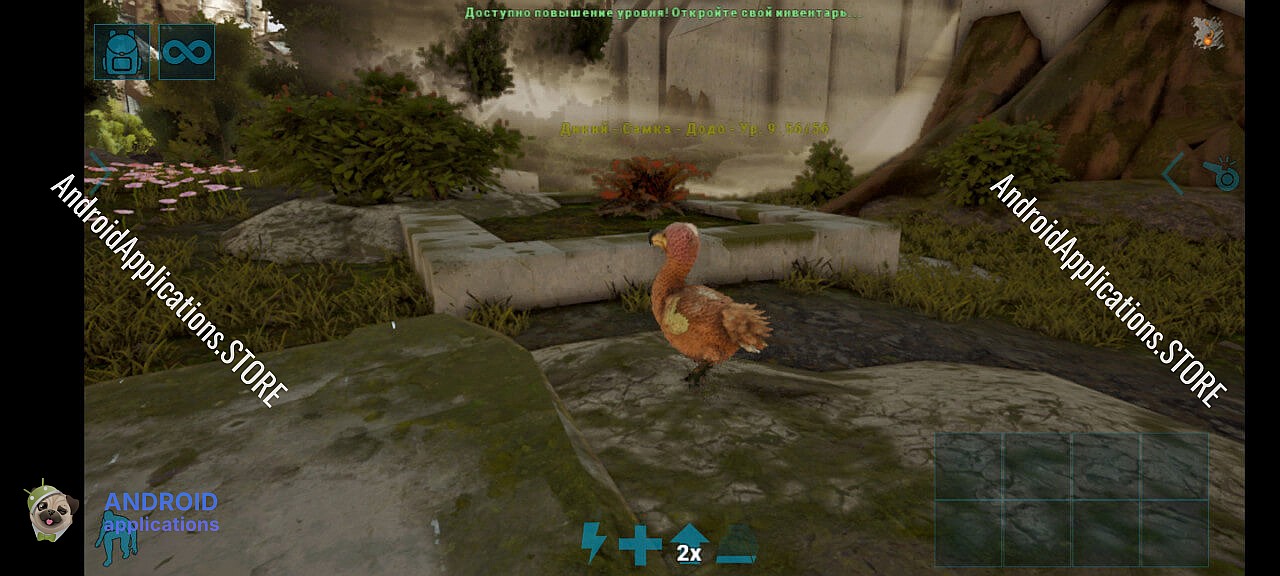Tap the level-up notification text

[661, 13]
